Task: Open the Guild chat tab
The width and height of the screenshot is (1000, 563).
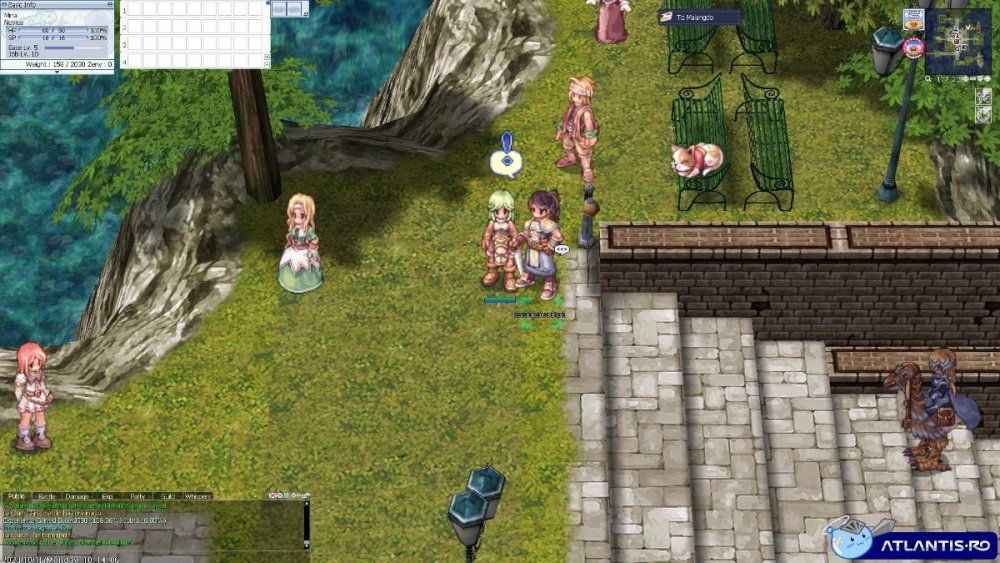Action: 167,496
